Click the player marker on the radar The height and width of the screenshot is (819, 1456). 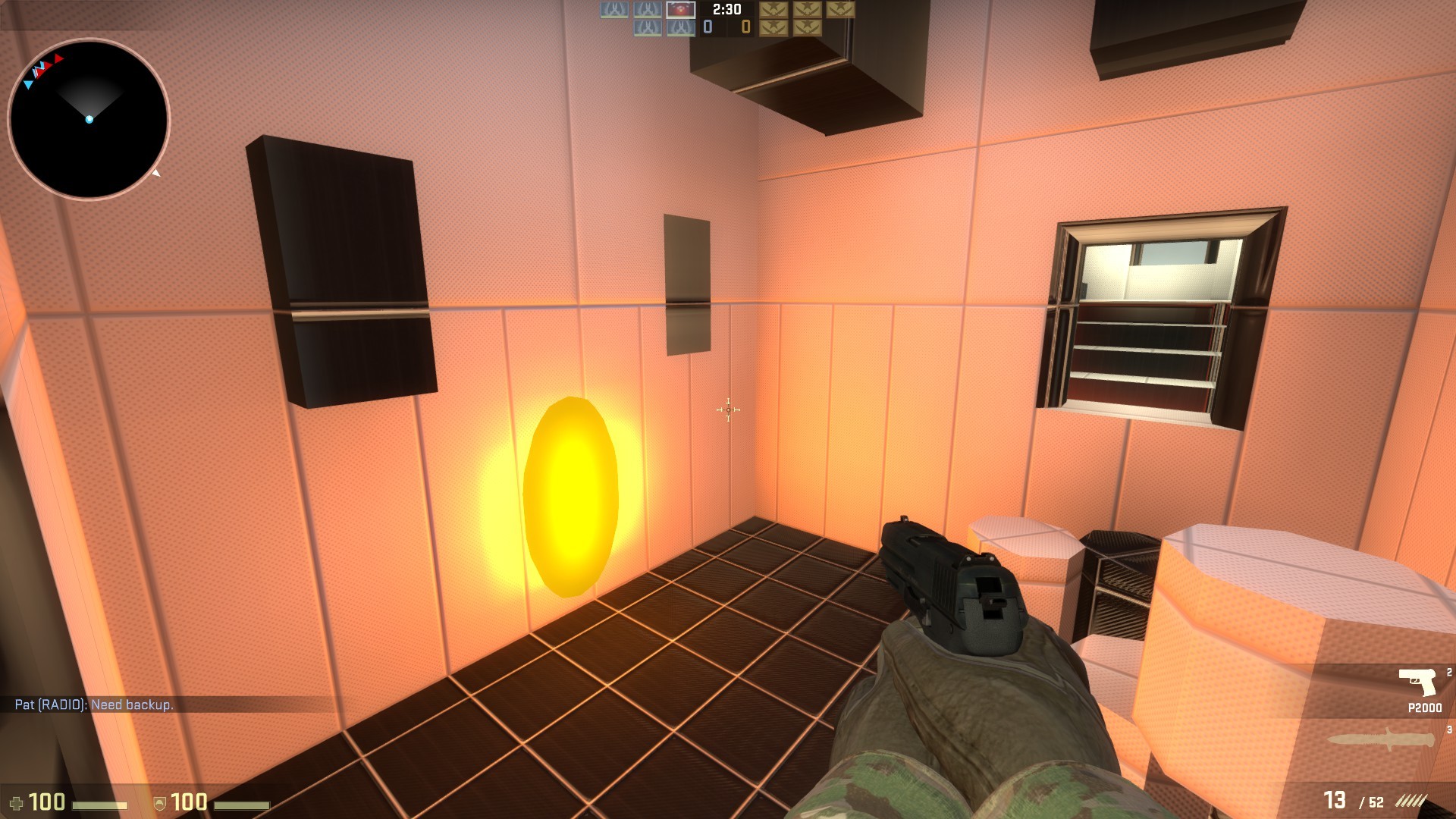tap(89, 118)
